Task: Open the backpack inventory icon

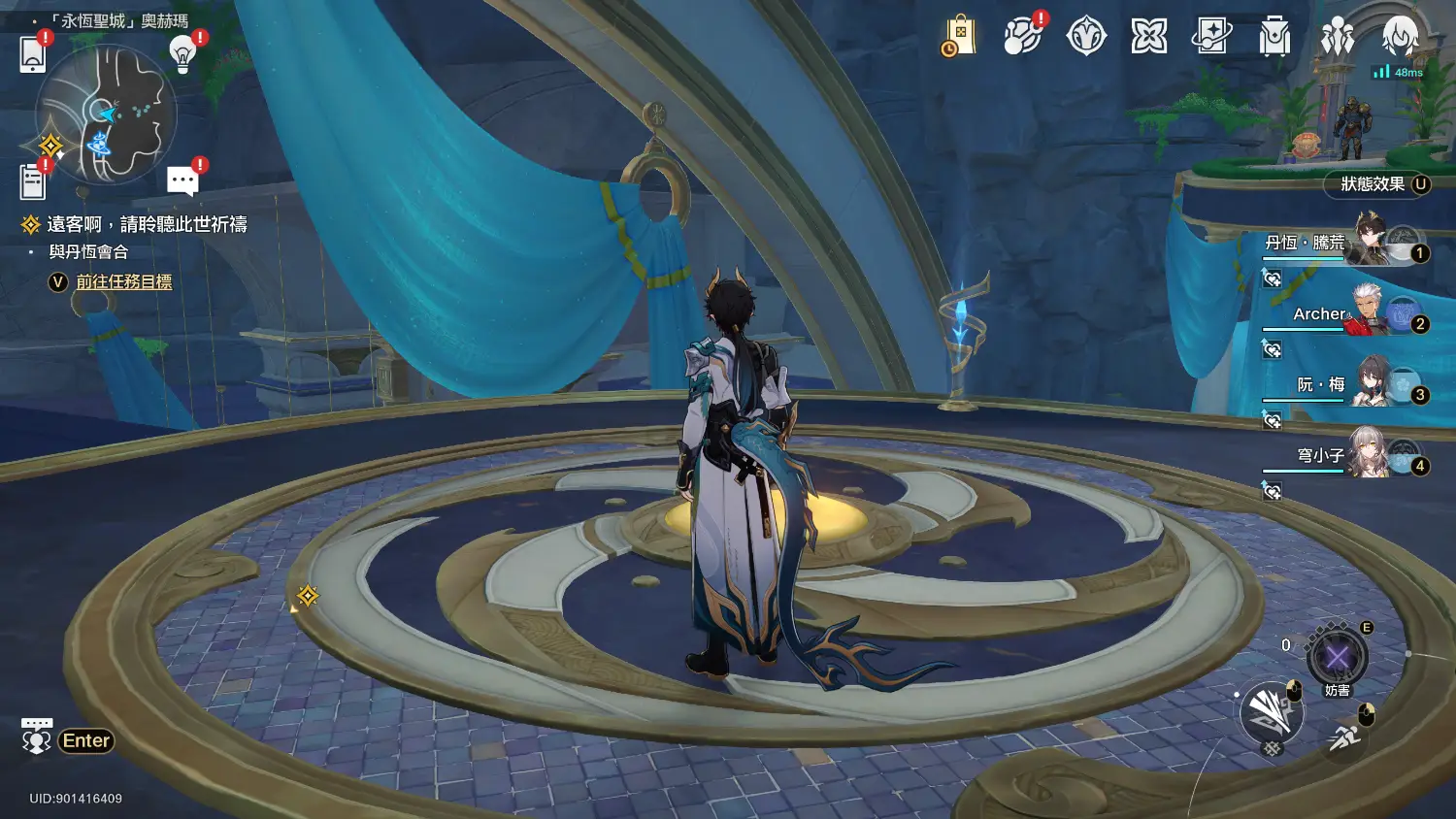Action: (1274, 37)
